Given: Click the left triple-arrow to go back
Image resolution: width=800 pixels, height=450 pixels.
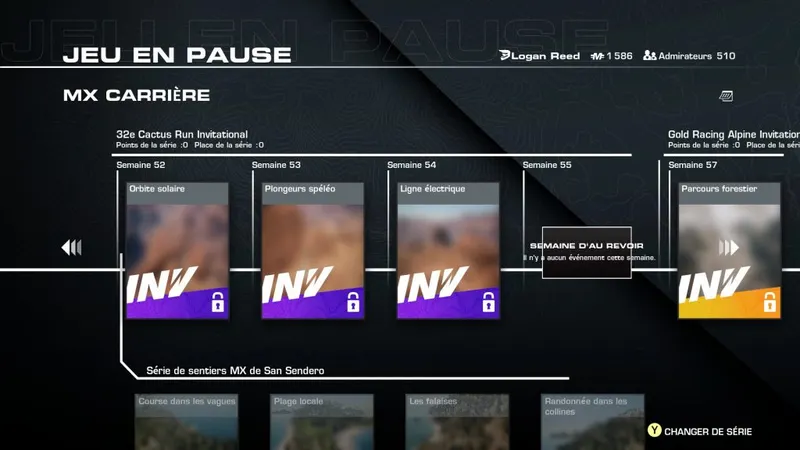Looking at the screenshot, I should click(x=71, y=247).
